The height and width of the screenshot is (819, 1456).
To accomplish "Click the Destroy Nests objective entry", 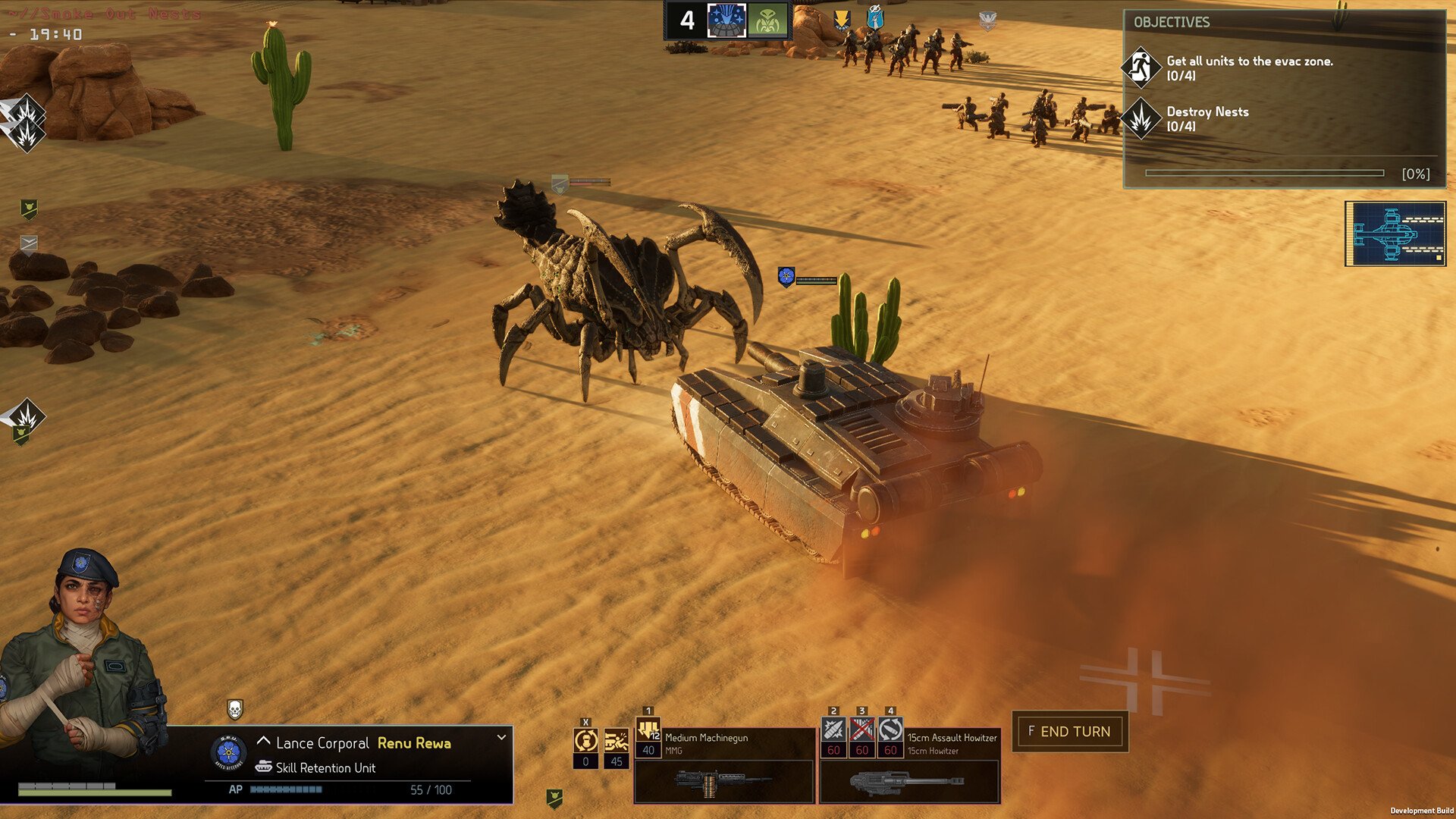I will pyautogui.click(x=1207, y=118).
